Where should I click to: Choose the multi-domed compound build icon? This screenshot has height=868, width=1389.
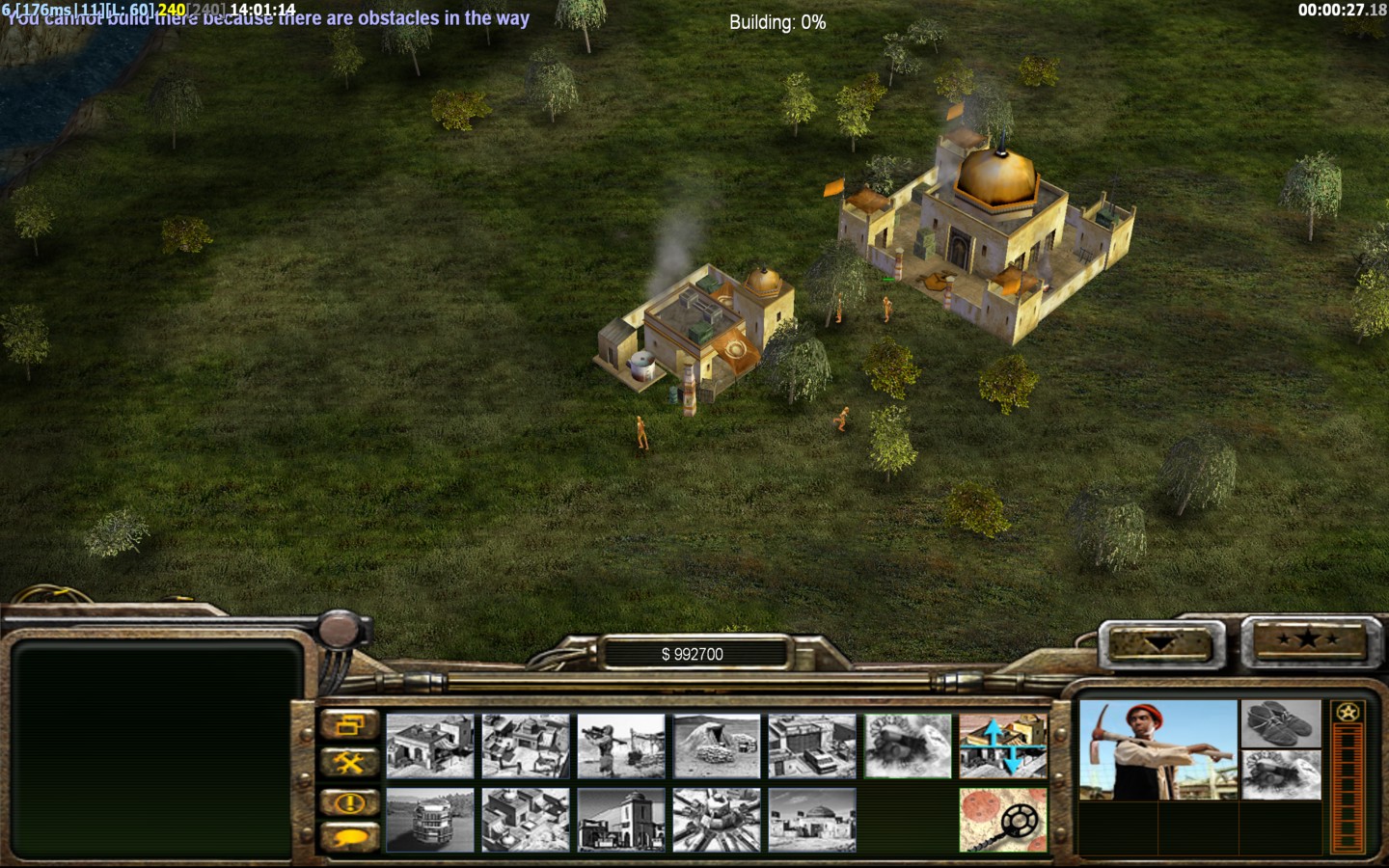click(x=526, y=820)
